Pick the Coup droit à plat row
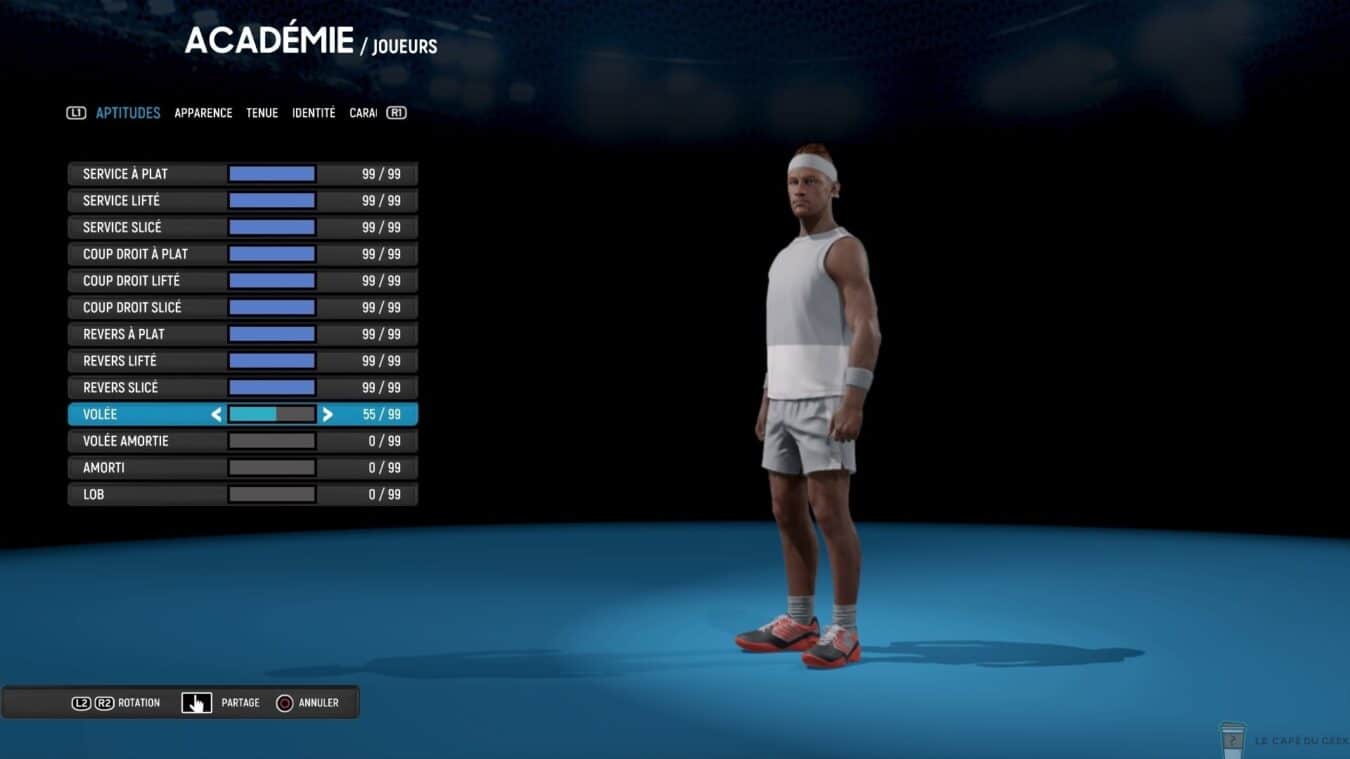The image size is (1350, 759). (242, 254)
